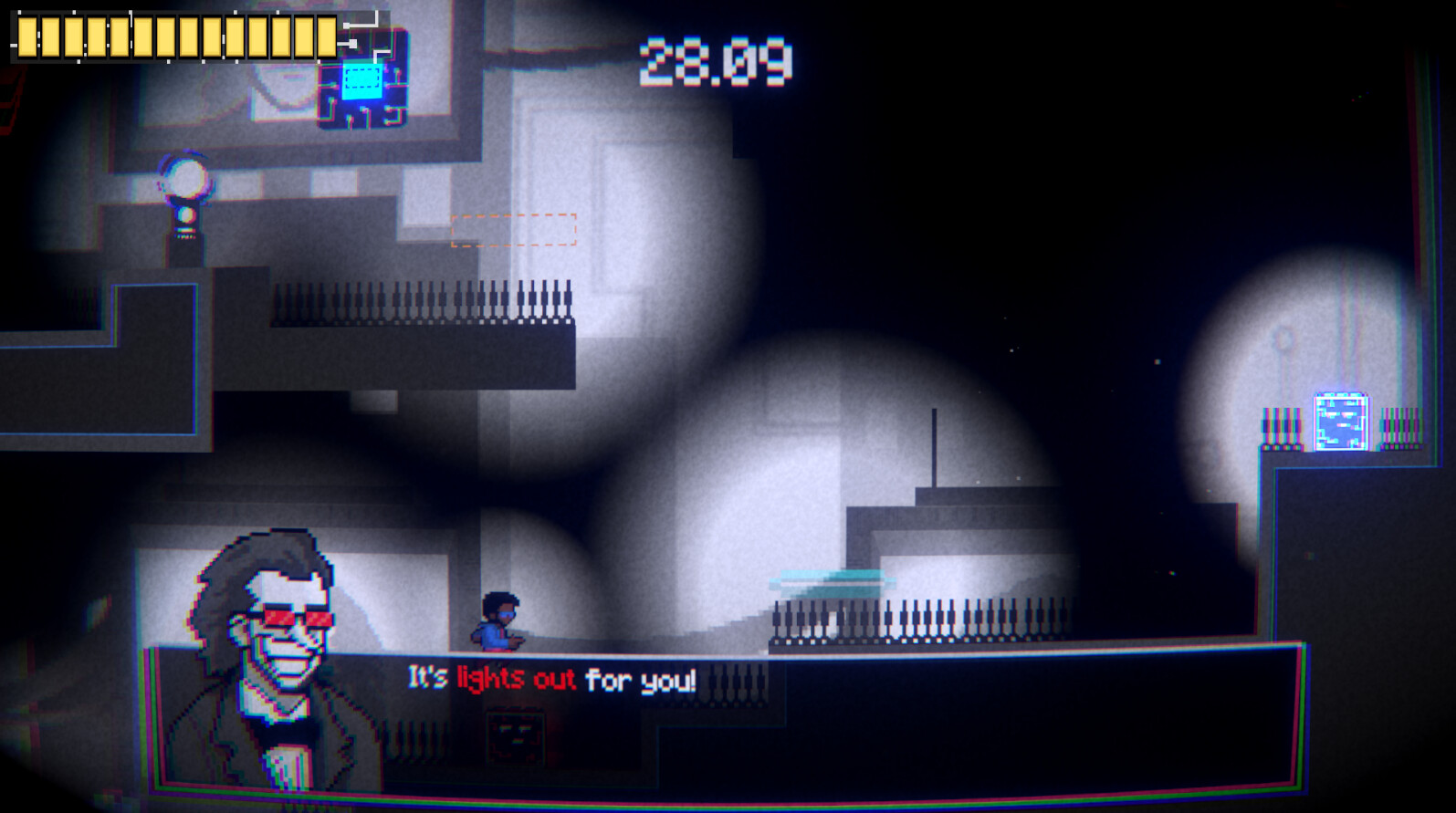Select the 28.09 timer display
The image size is (1456, 813).
tap(715, 61)
